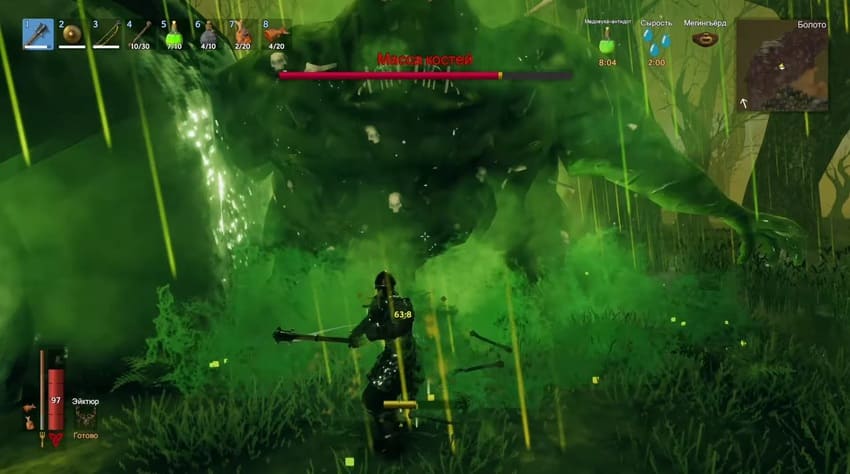Select the 10/30 stack in slot 4

click(140, 33)
